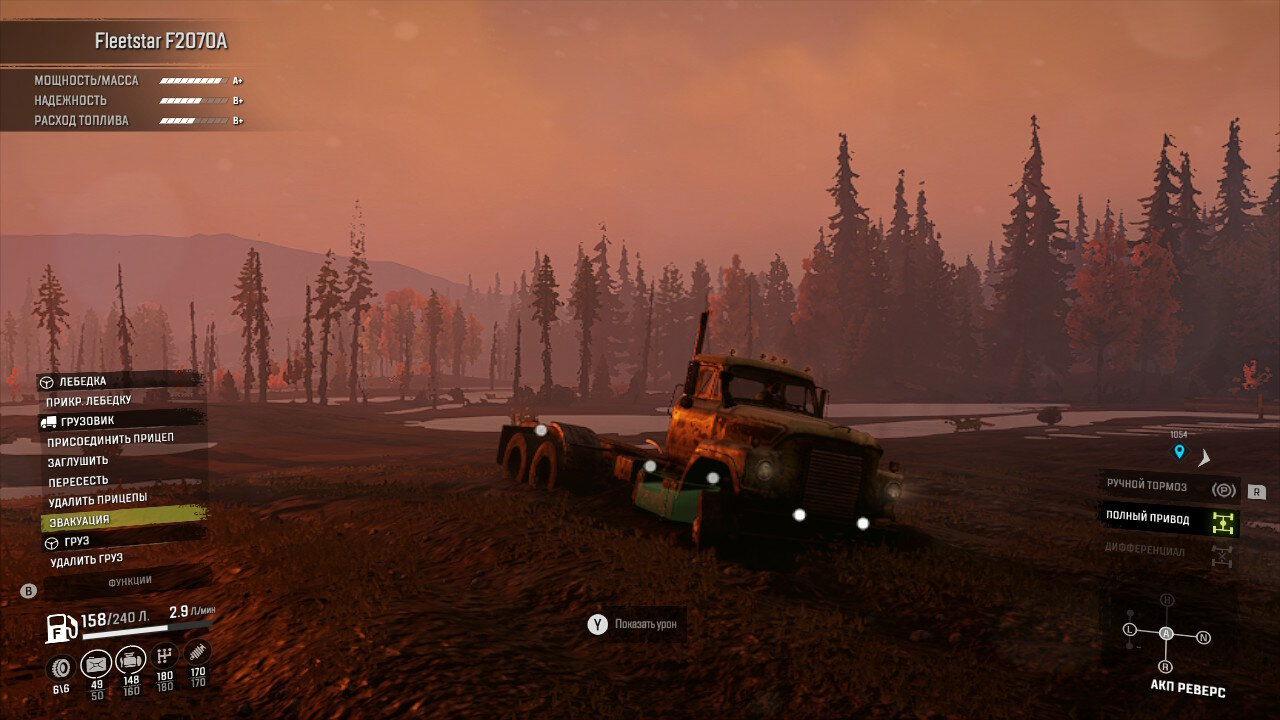Viewport: 1280px width, 720px height.
Task: Click ЗАГЛУШИТЬ to stop the engine
Action: point(78,461)
